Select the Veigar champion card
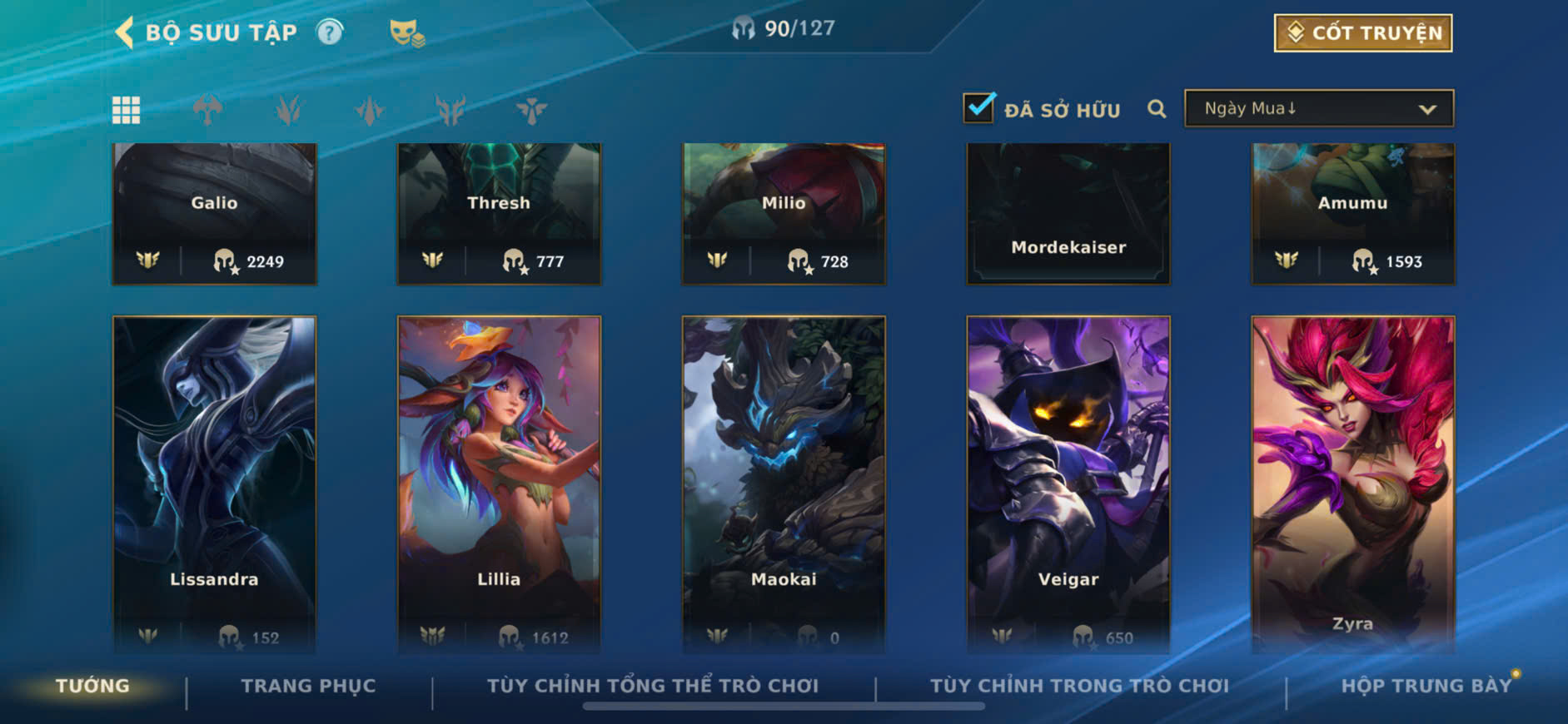This screenshot has height=724, width=1568. coord(1068,483)
